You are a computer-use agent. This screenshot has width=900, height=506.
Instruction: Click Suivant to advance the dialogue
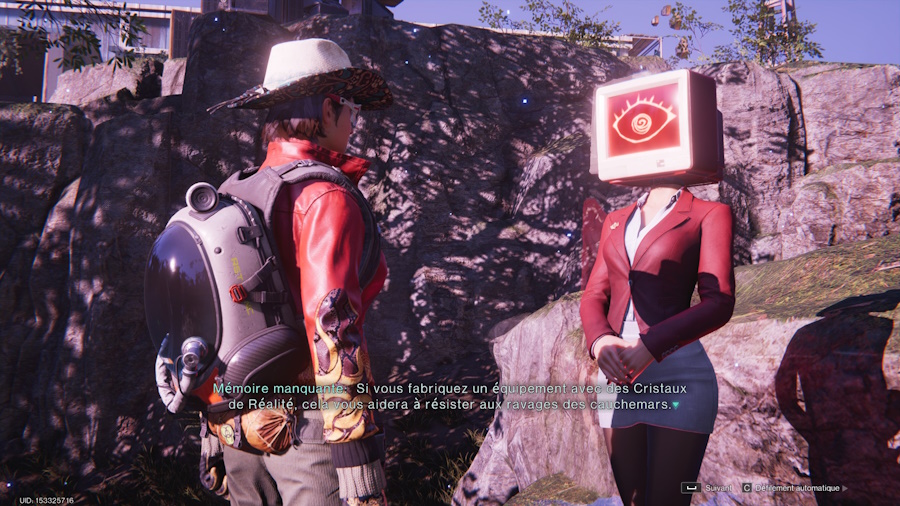[x=709, y=488]
